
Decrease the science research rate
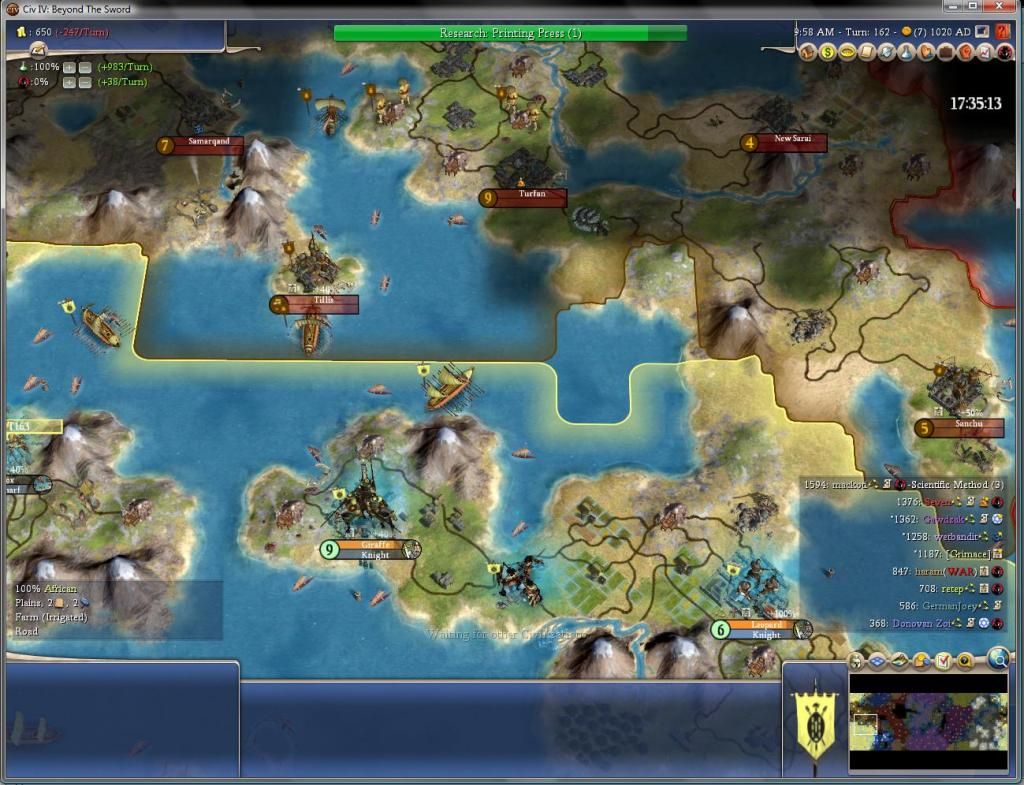tap(85, 67)
